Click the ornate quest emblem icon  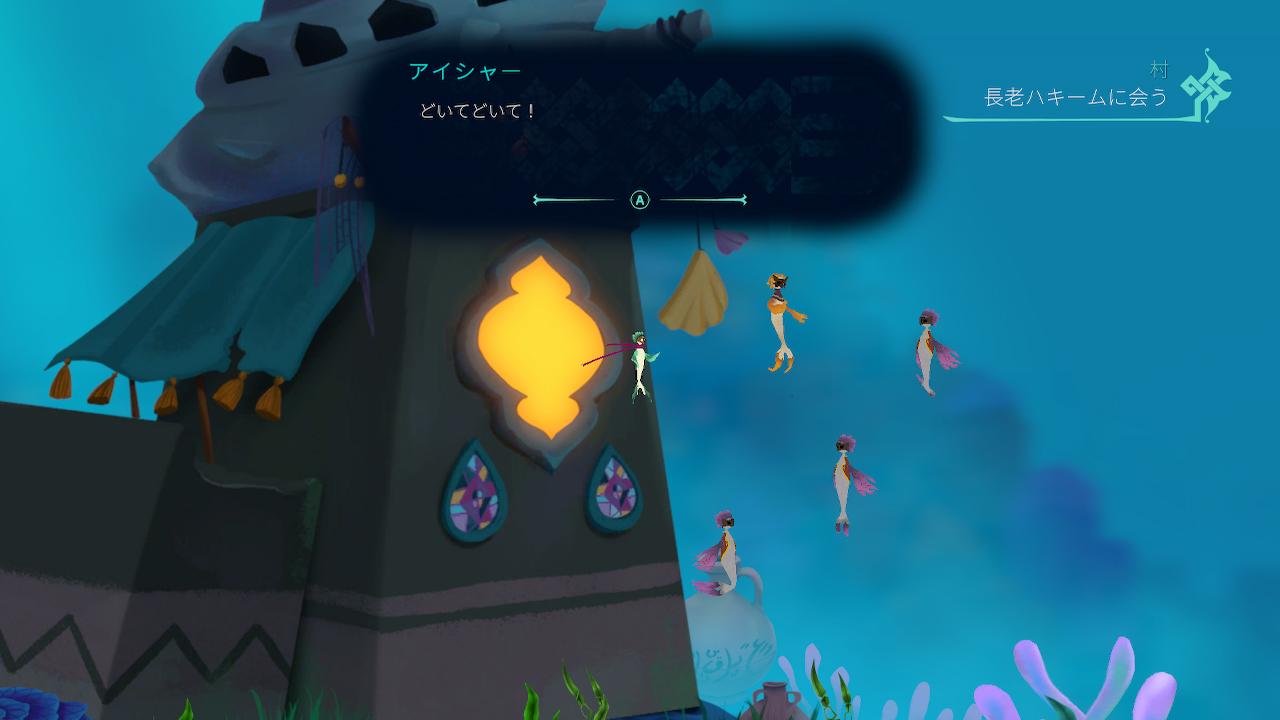(x=1206, y=86)
